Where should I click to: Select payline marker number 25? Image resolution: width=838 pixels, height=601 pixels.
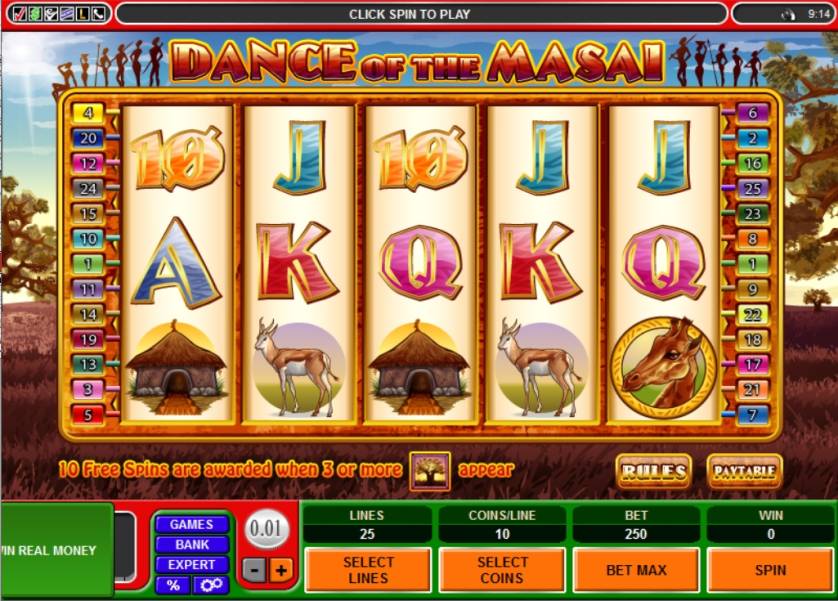coord(753,188)
